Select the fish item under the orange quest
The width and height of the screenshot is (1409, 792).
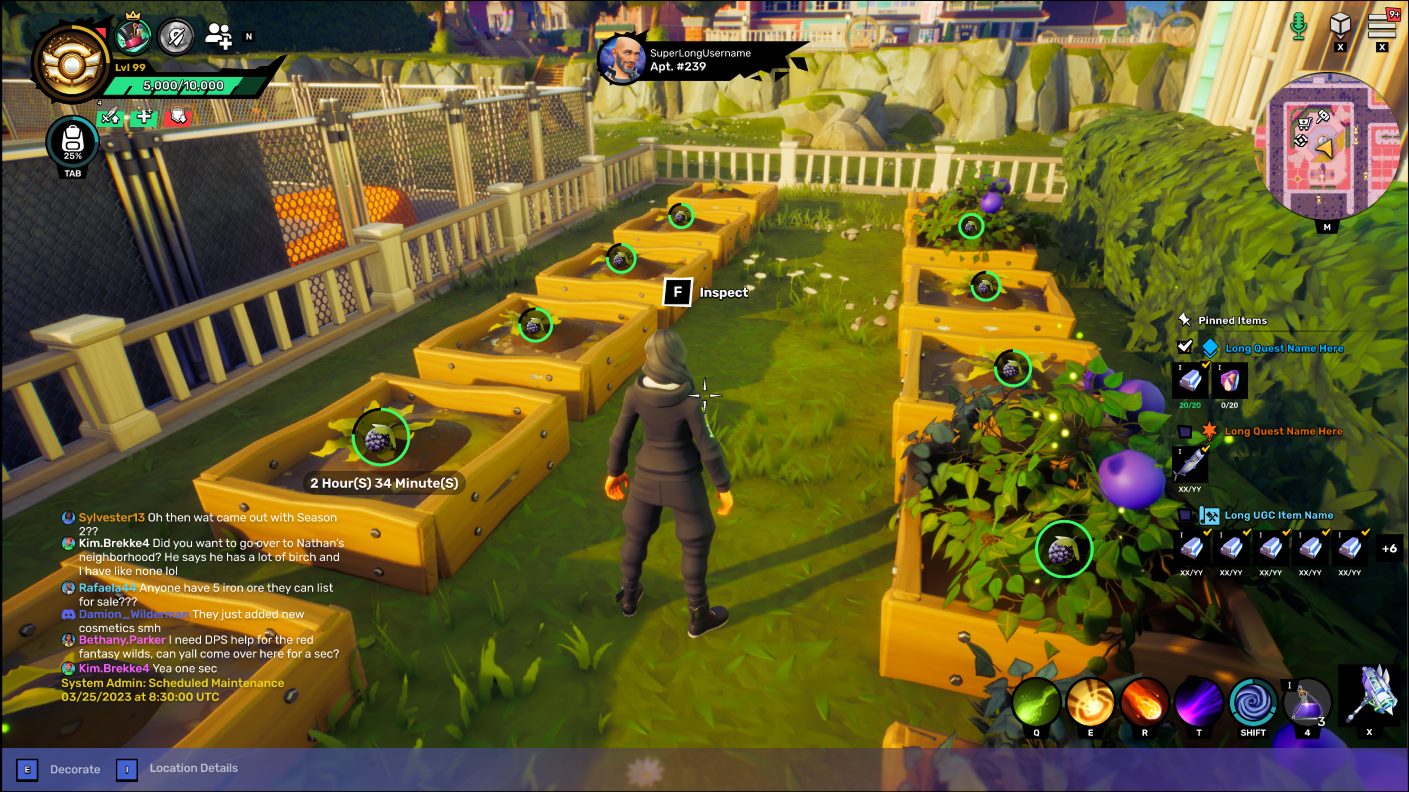[x=1190, y=463]
